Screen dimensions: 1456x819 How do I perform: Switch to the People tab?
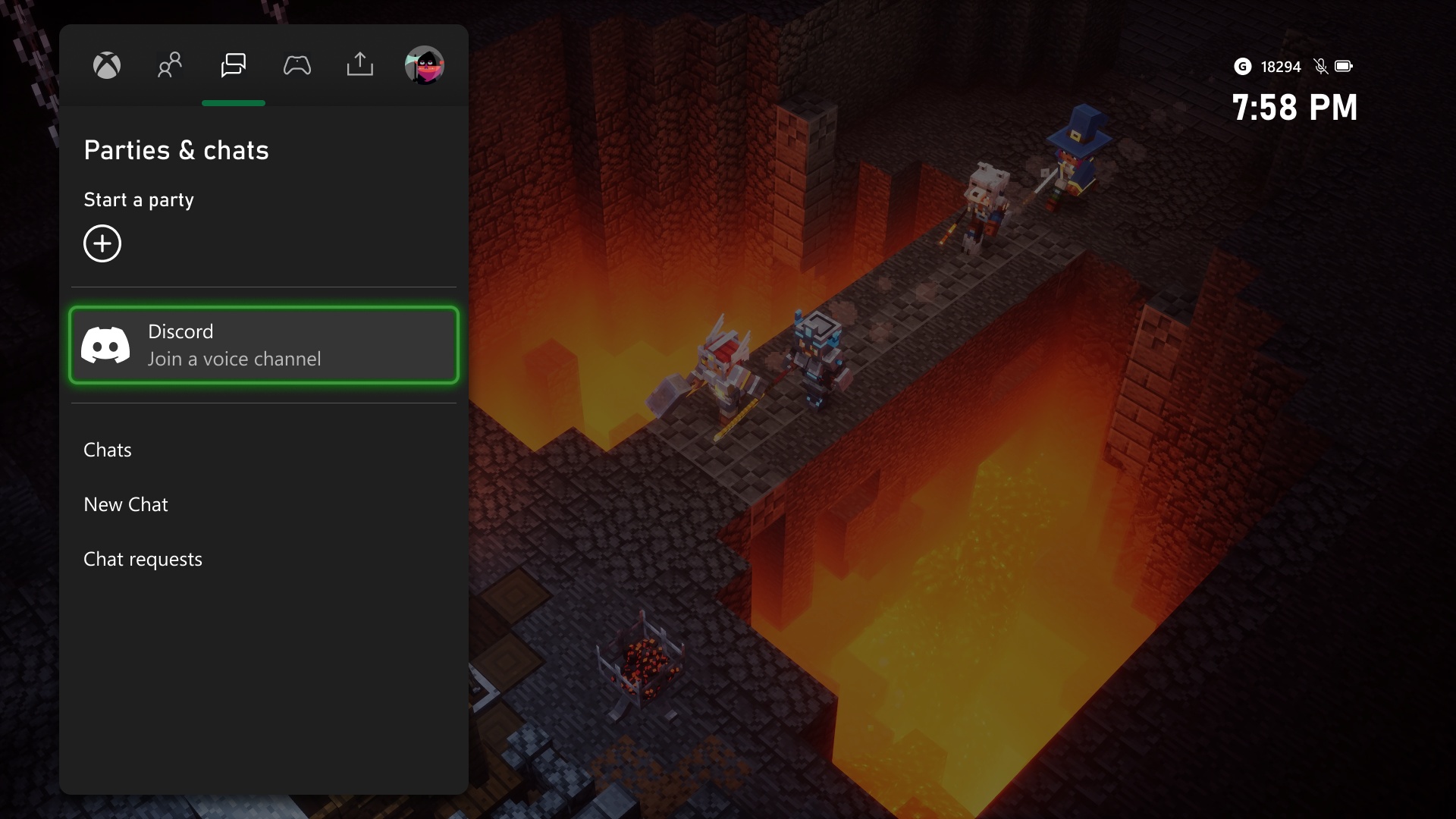tap(170, 66)
